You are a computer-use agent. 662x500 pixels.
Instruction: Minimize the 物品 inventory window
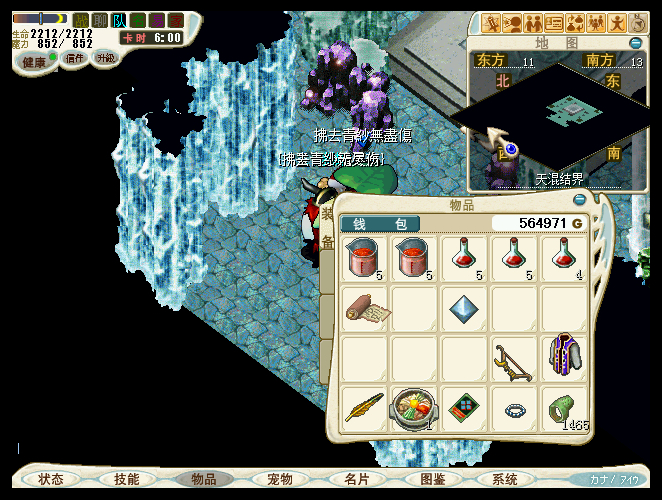pos(580,201)
